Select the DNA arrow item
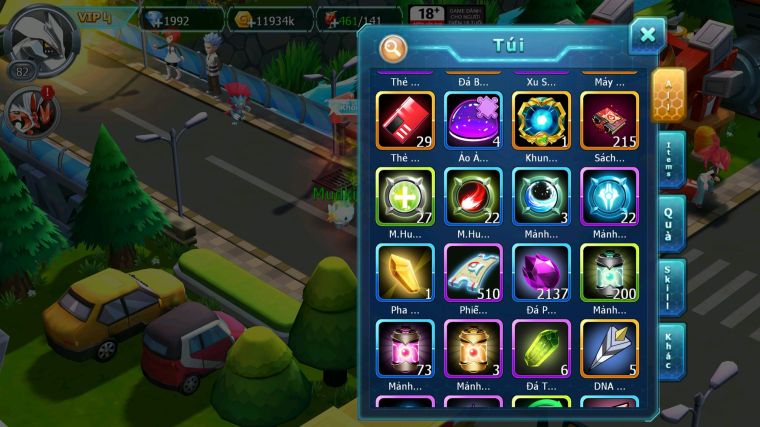This screenshot has width=760, height=427. coord(609,349)
